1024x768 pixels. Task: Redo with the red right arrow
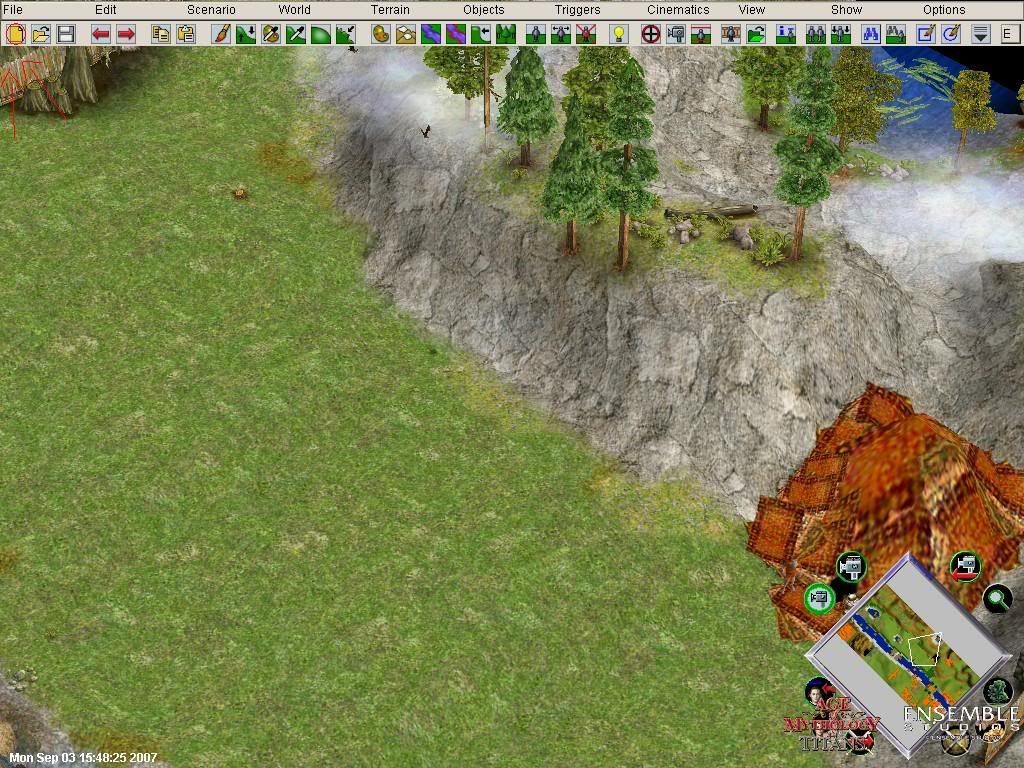[126, 34]
